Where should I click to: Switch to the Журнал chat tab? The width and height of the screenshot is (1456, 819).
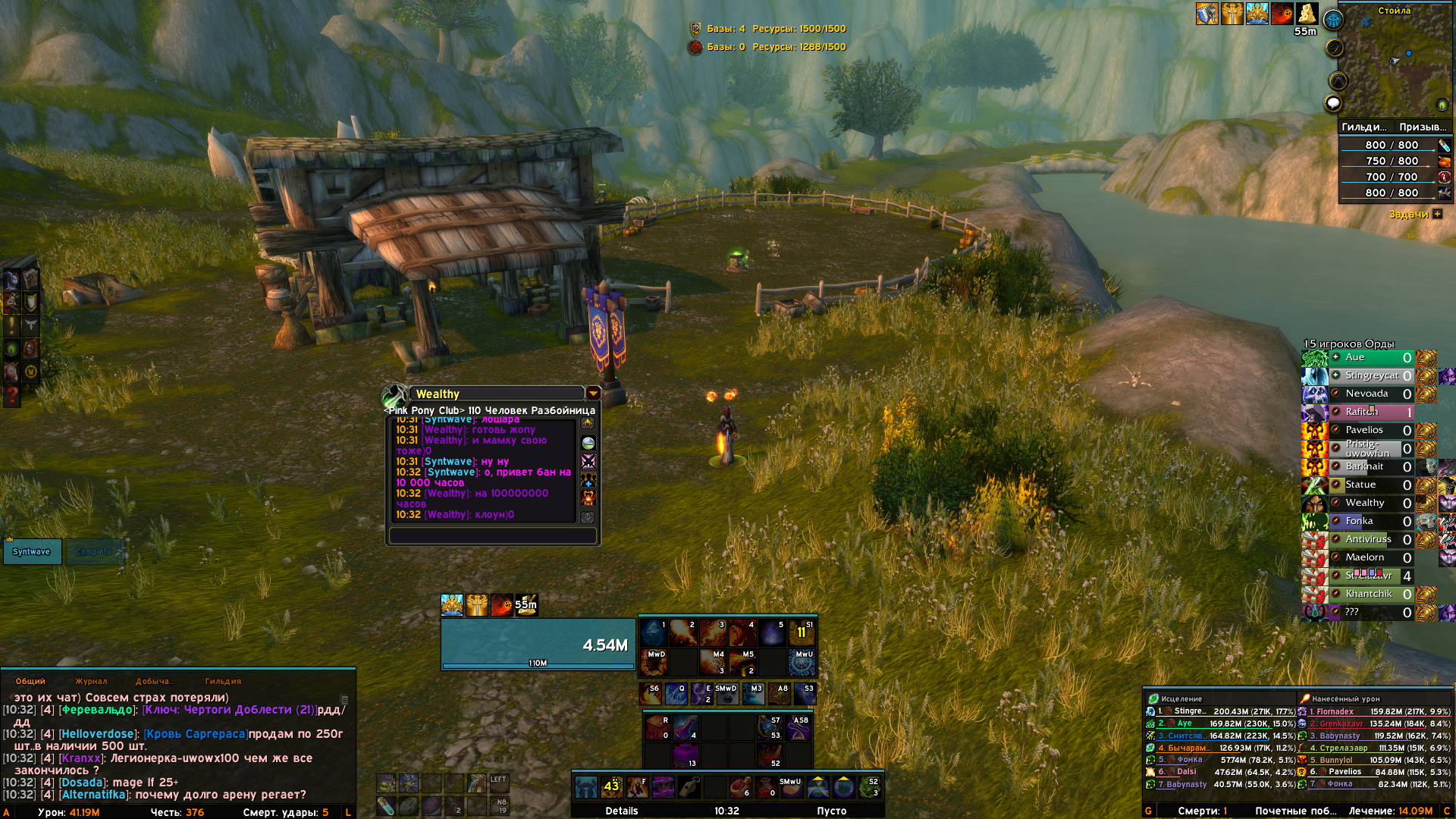coord(91,681)
